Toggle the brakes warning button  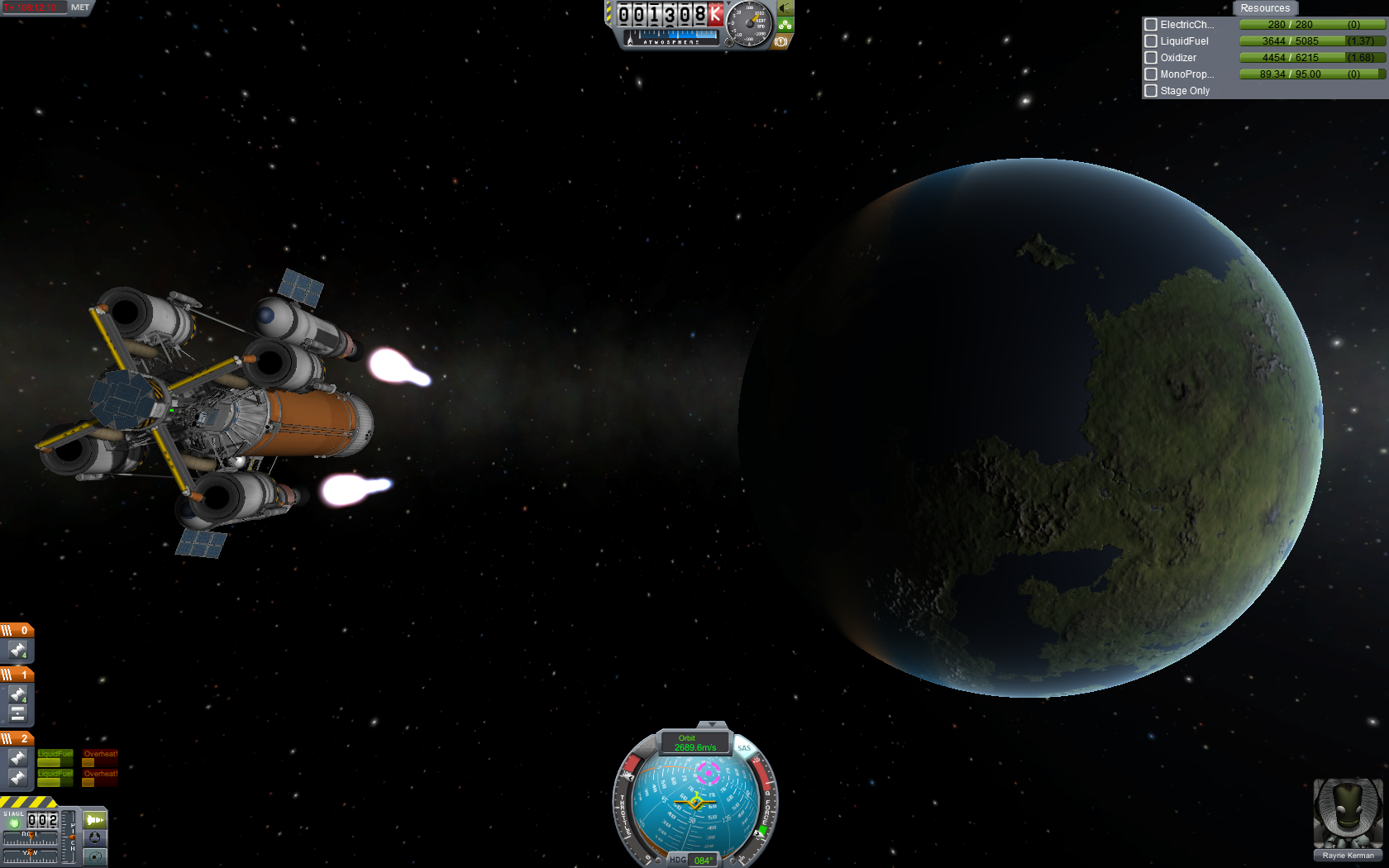[780, 41]
